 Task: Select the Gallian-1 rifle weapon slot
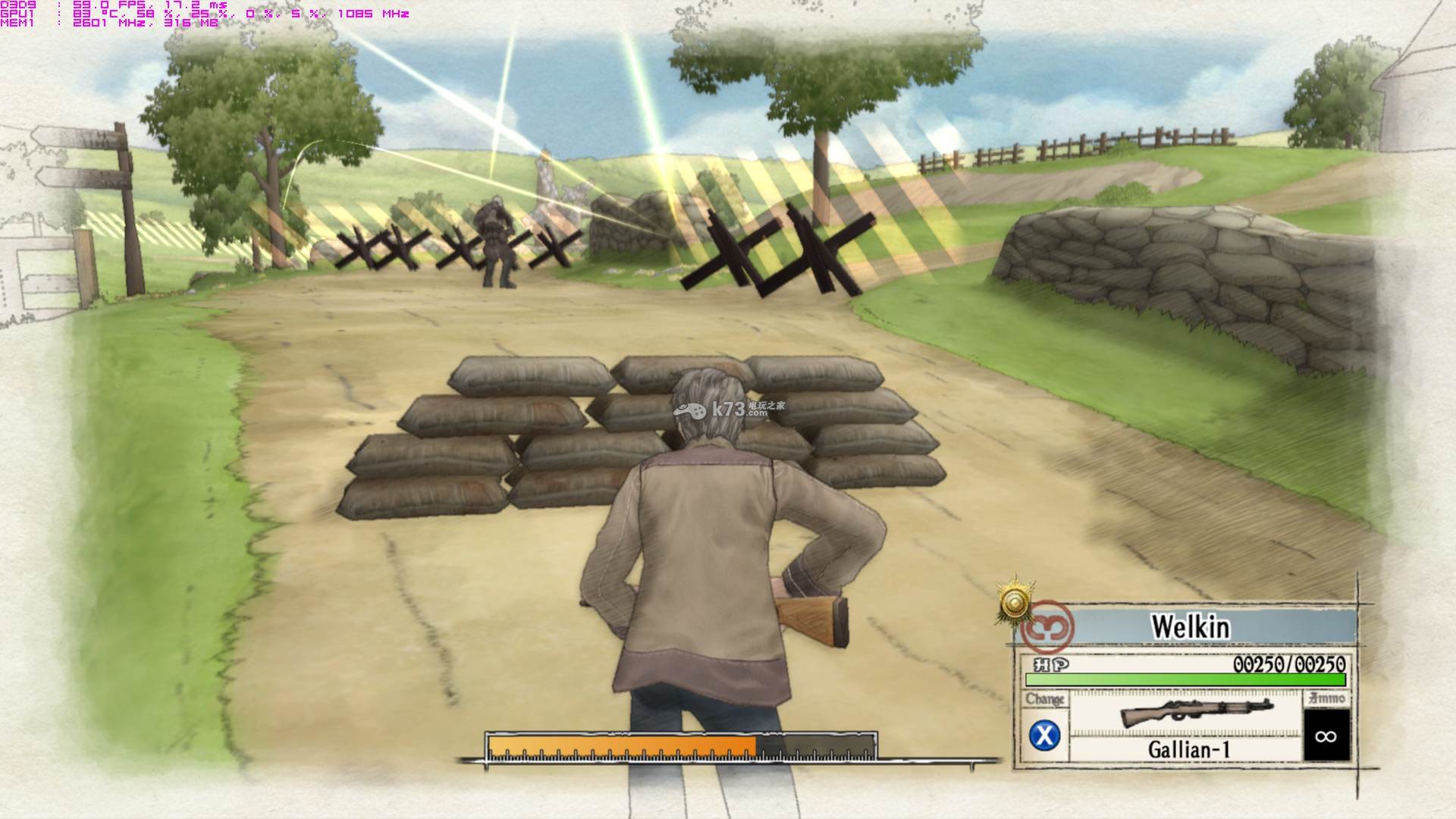[1187, 725]
